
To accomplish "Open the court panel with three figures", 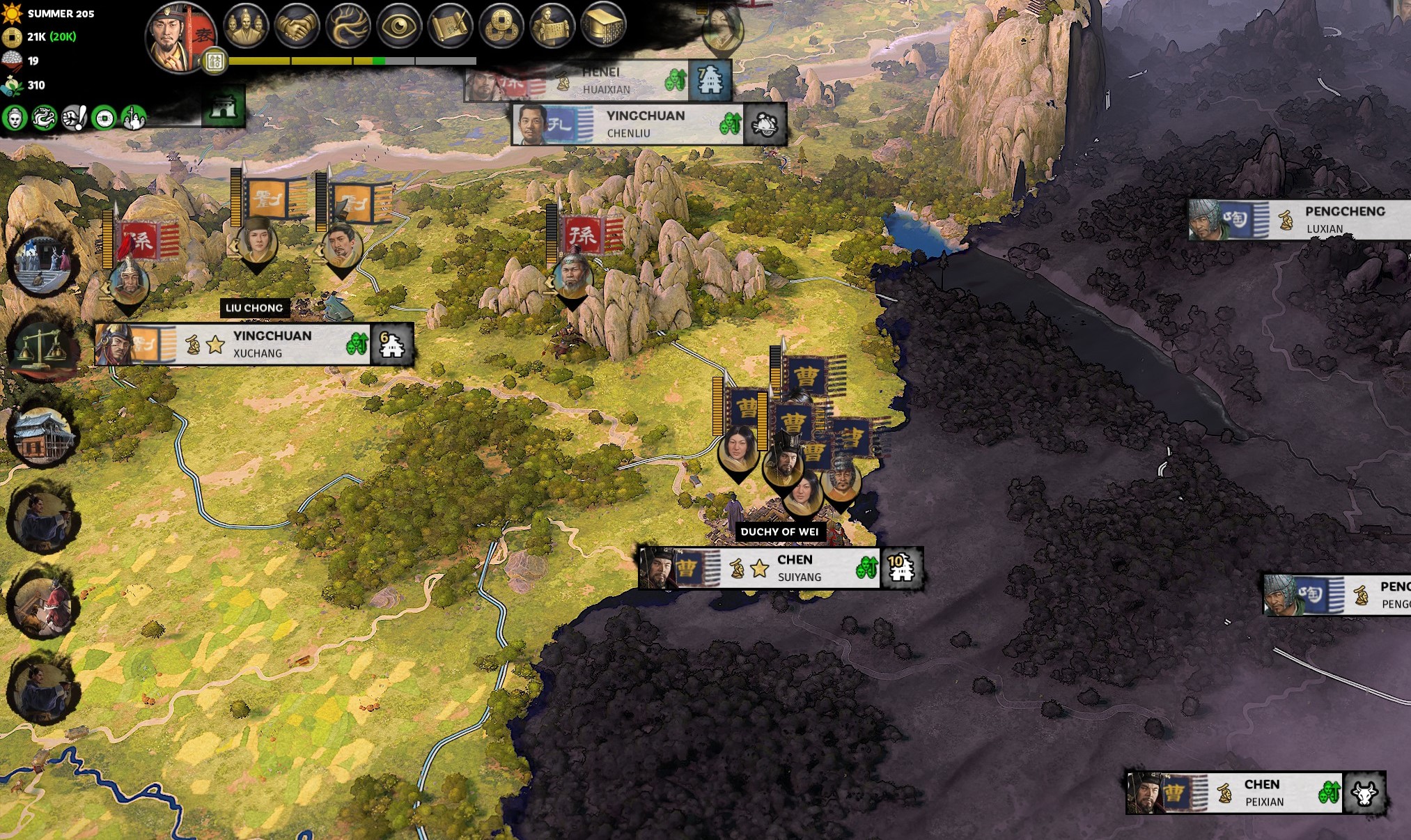I will point(246,26).
